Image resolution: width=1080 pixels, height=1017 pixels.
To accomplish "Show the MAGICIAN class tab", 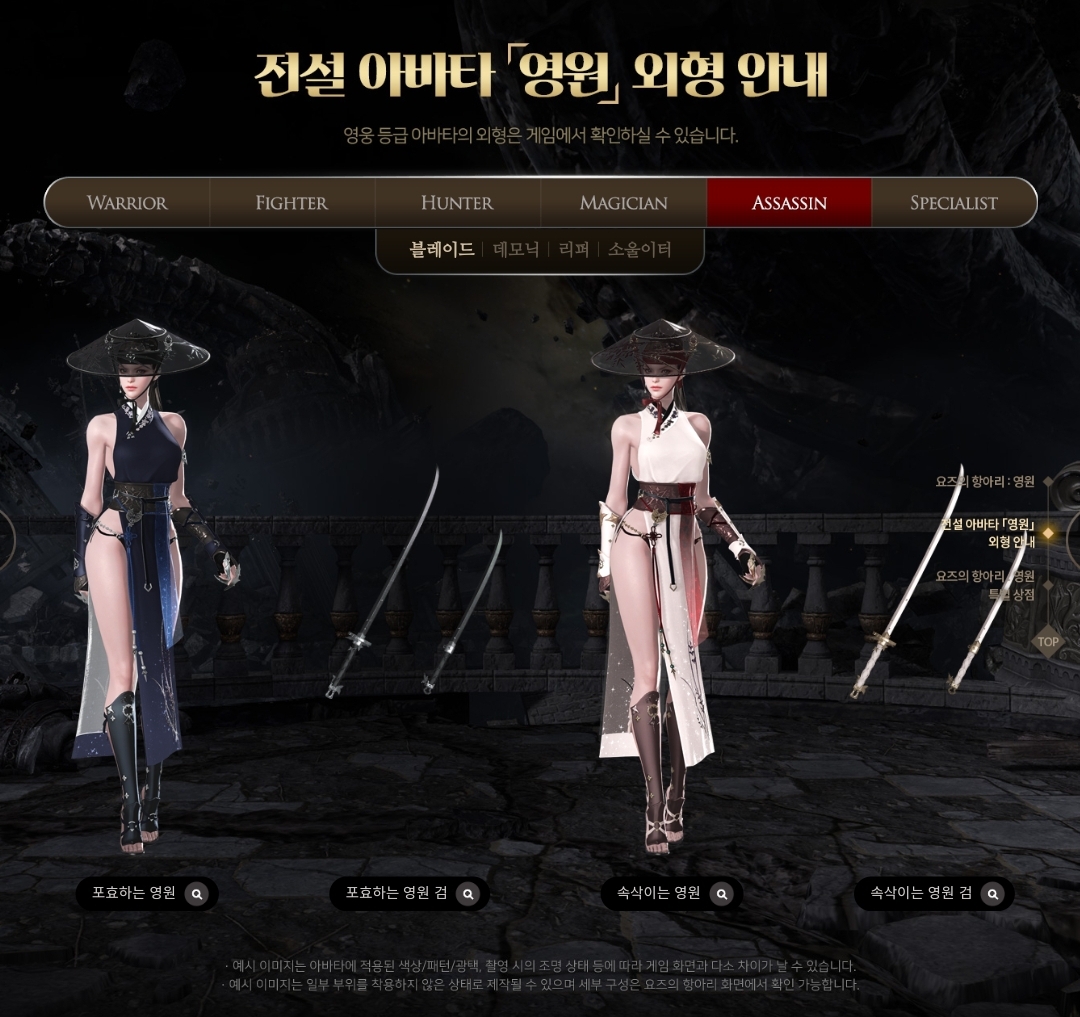I will tap(623, 203).
